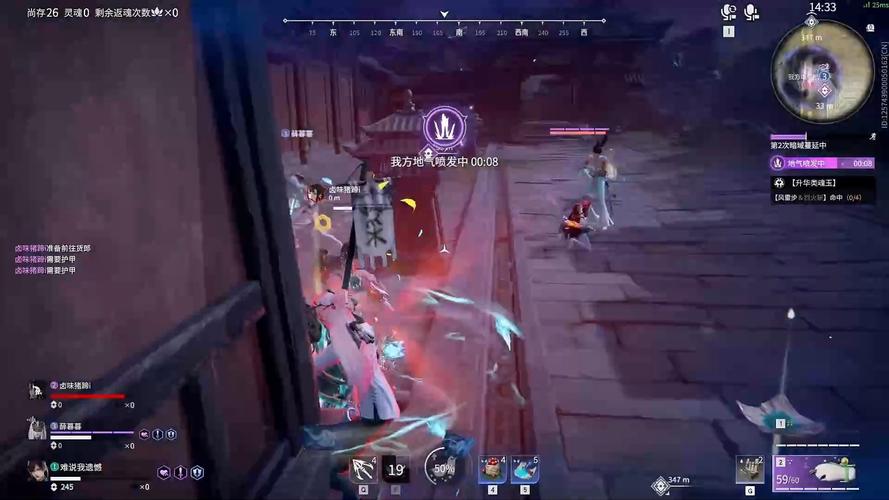889x500 pixels.
Task: Use the blue consumable in slot 5
Action: pos(525,467)
